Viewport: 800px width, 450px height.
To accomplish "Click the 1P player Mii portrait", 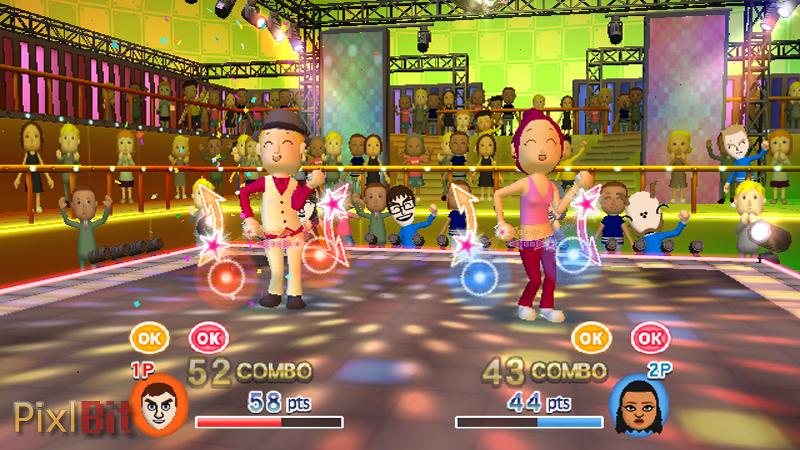I will (159, 404).
